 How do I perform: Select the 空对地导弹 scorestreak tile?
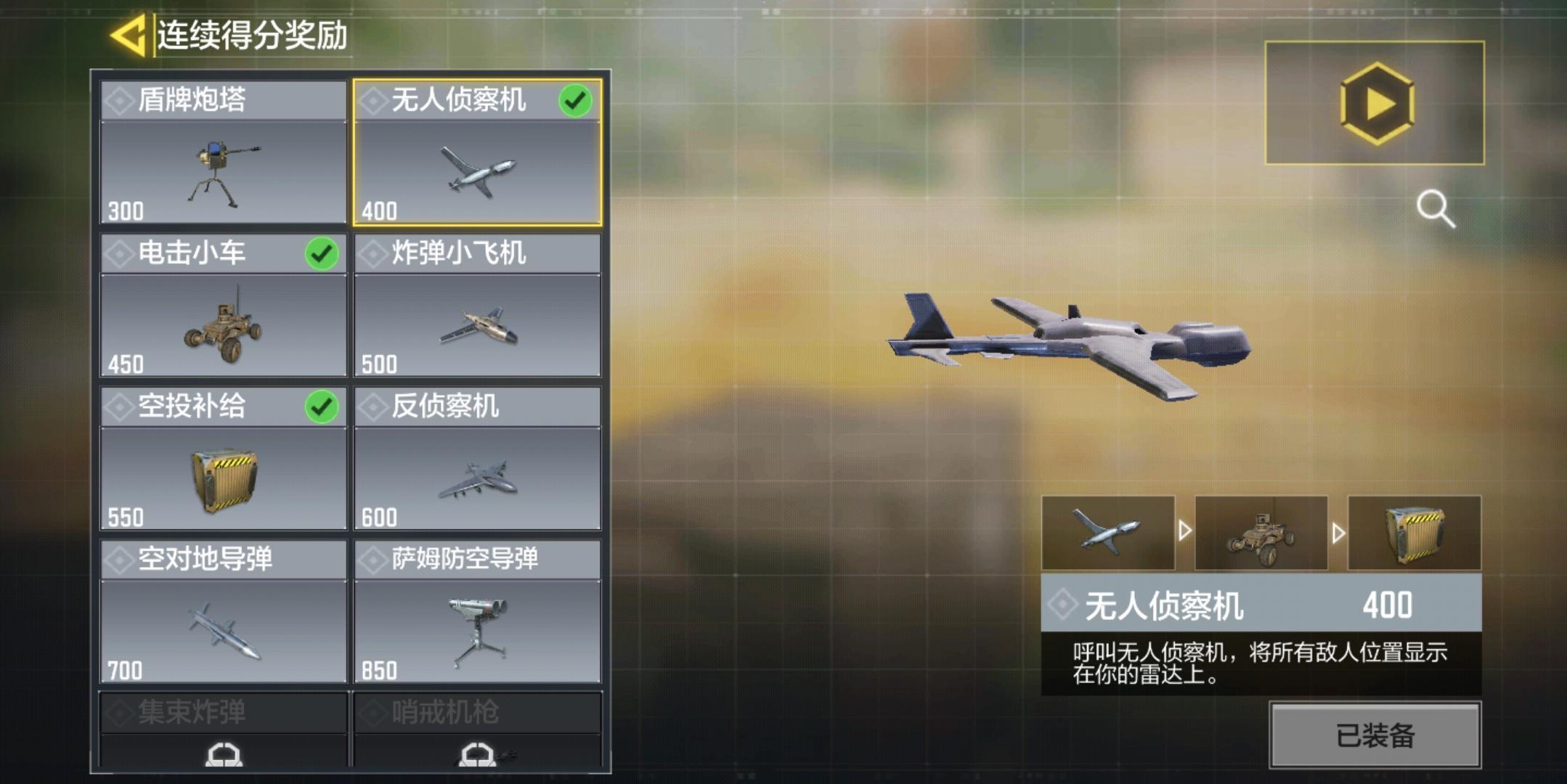(x=223, y=612)
